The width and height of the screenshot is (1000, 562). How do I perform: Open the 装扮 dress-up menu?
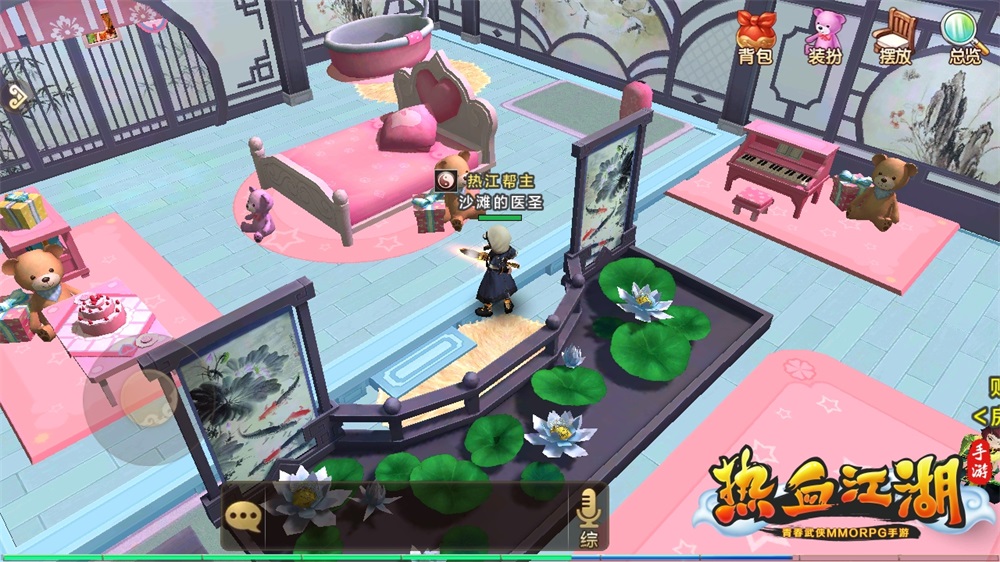(x=824, y=36)
